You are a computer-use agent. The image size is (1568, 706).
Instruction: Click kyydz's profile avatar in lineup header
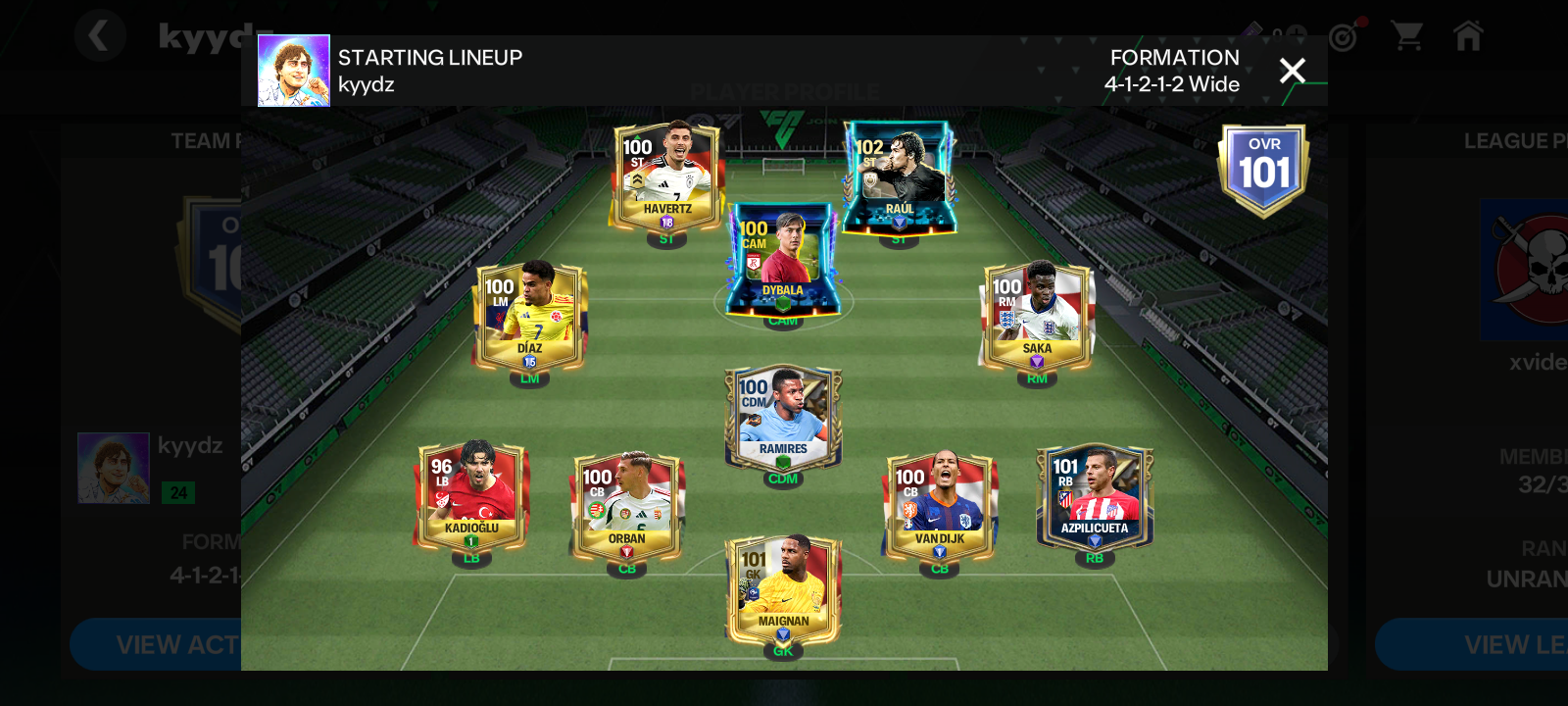coord(294,71)
